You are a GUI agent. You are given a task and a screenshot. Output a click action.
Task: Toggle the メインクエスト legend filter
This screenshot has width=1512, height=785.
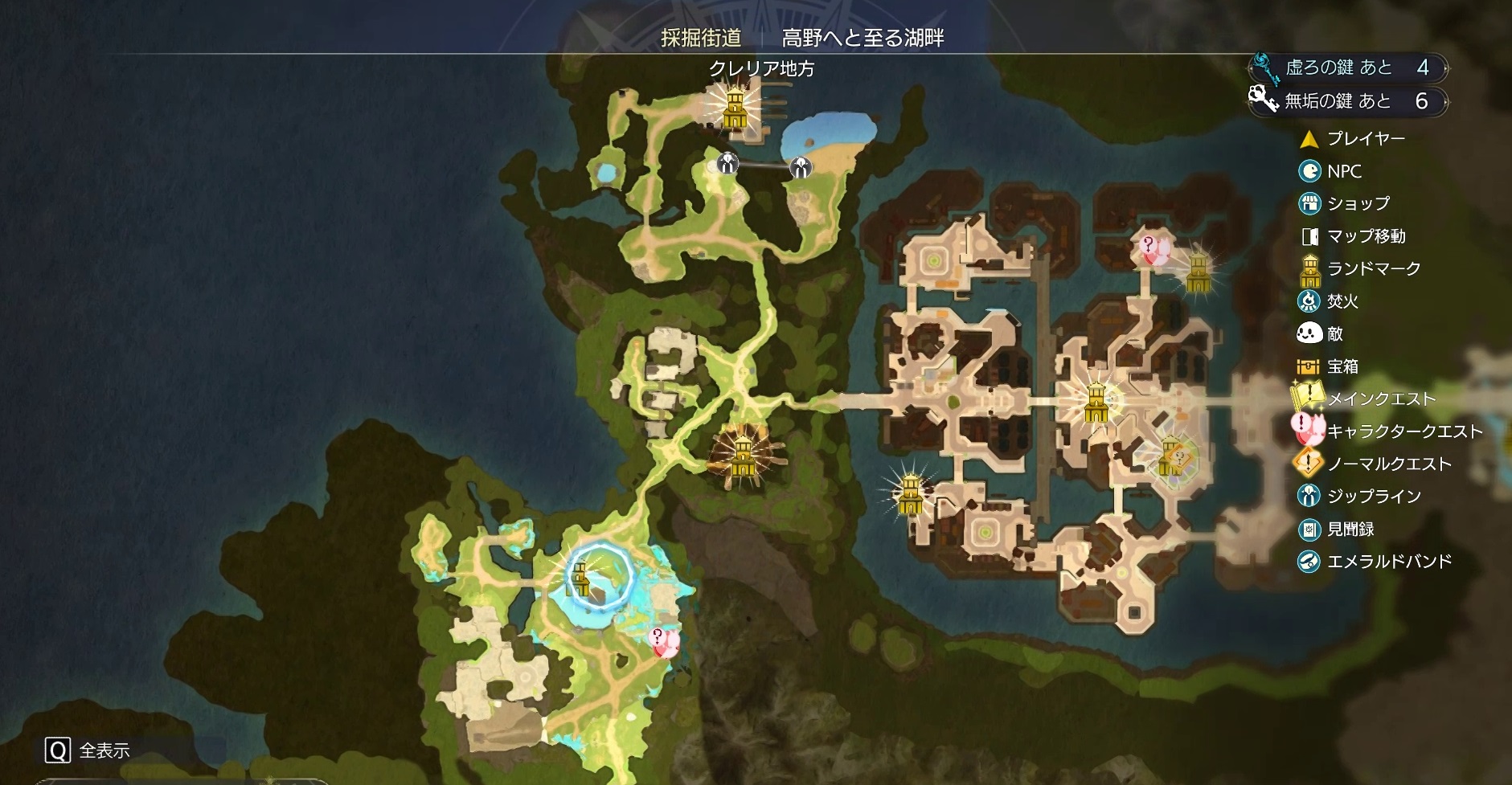tap(1380, 399)
